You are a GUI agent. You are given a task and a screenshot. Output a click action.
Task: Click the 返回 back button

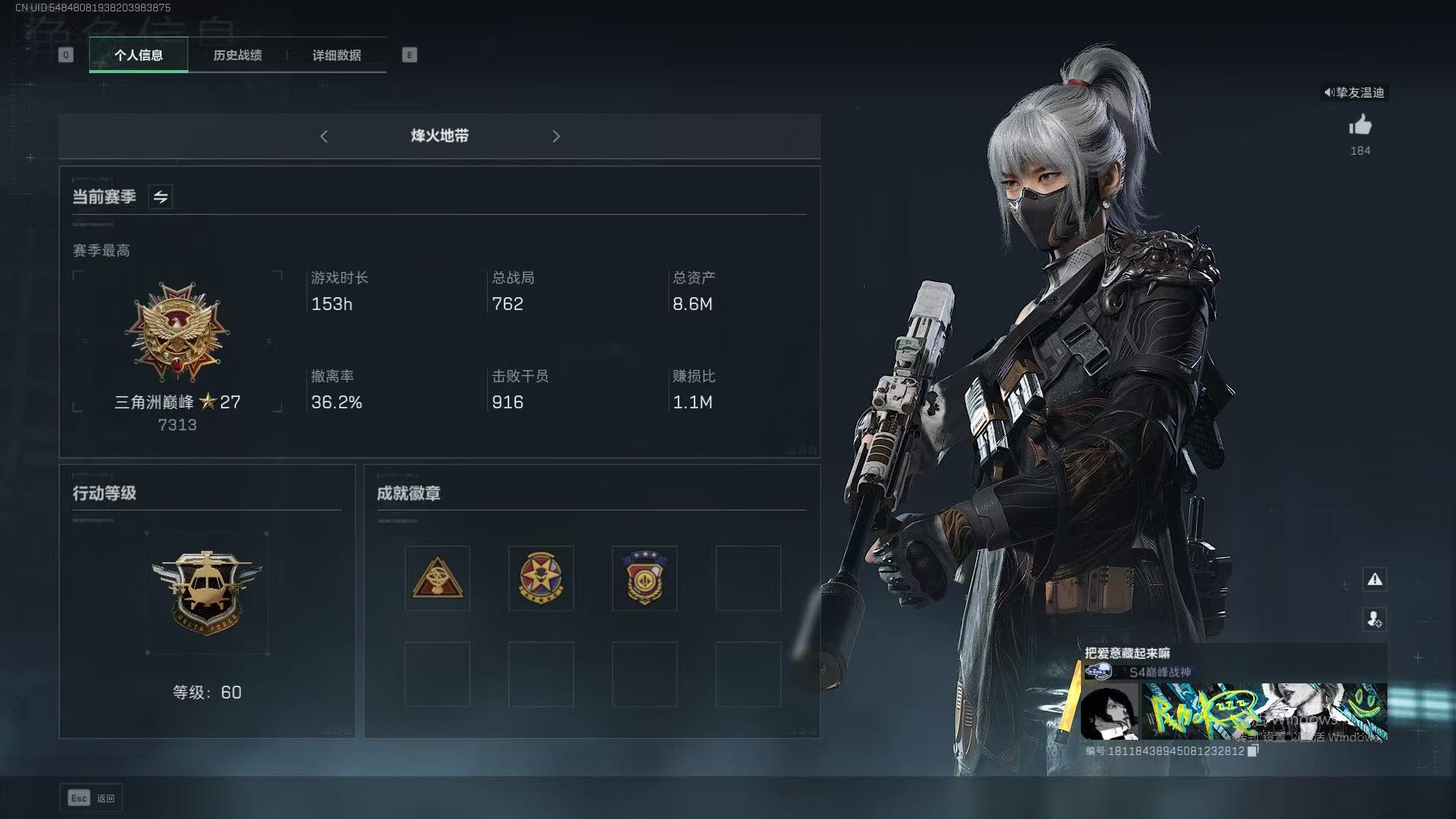click(91, 798)
